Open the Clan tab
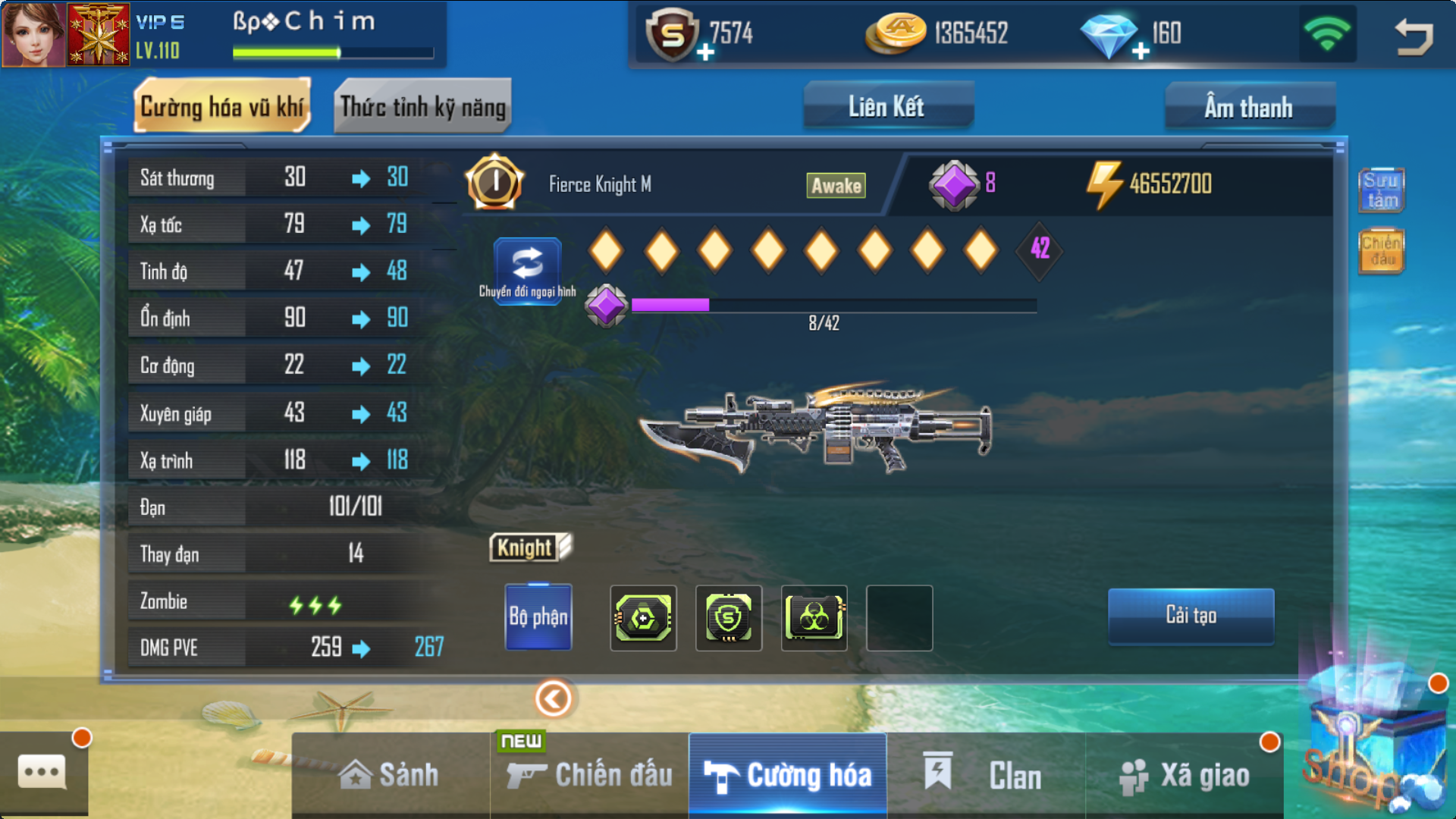1456x819 pixels. pos(986,775)
